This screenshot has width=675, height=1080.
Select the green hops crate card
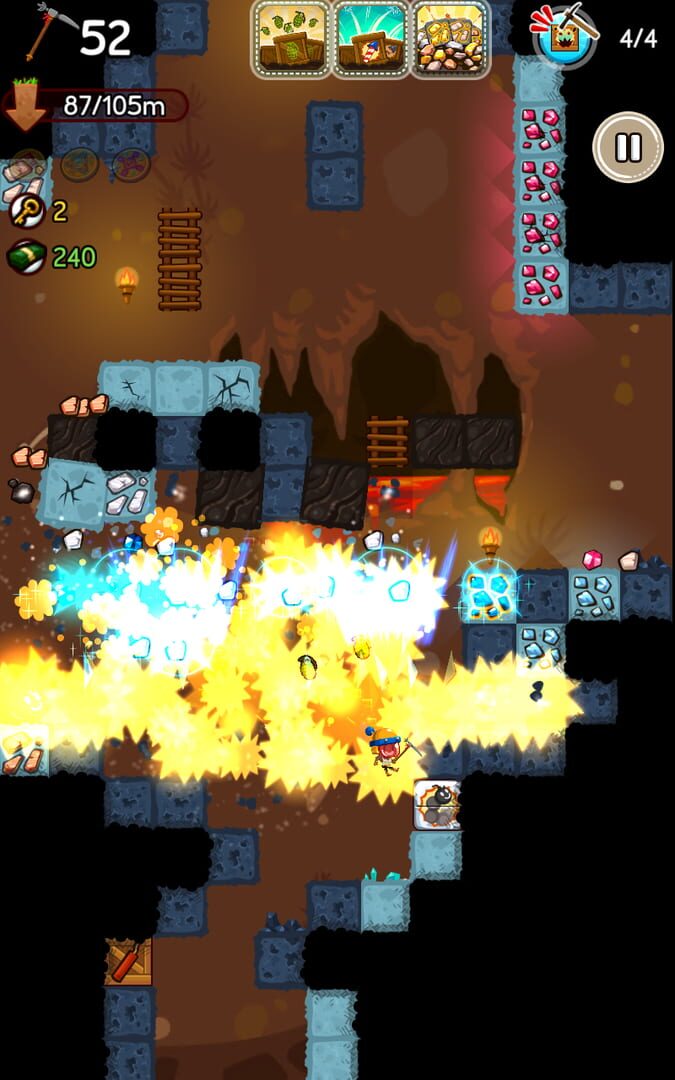291,39
